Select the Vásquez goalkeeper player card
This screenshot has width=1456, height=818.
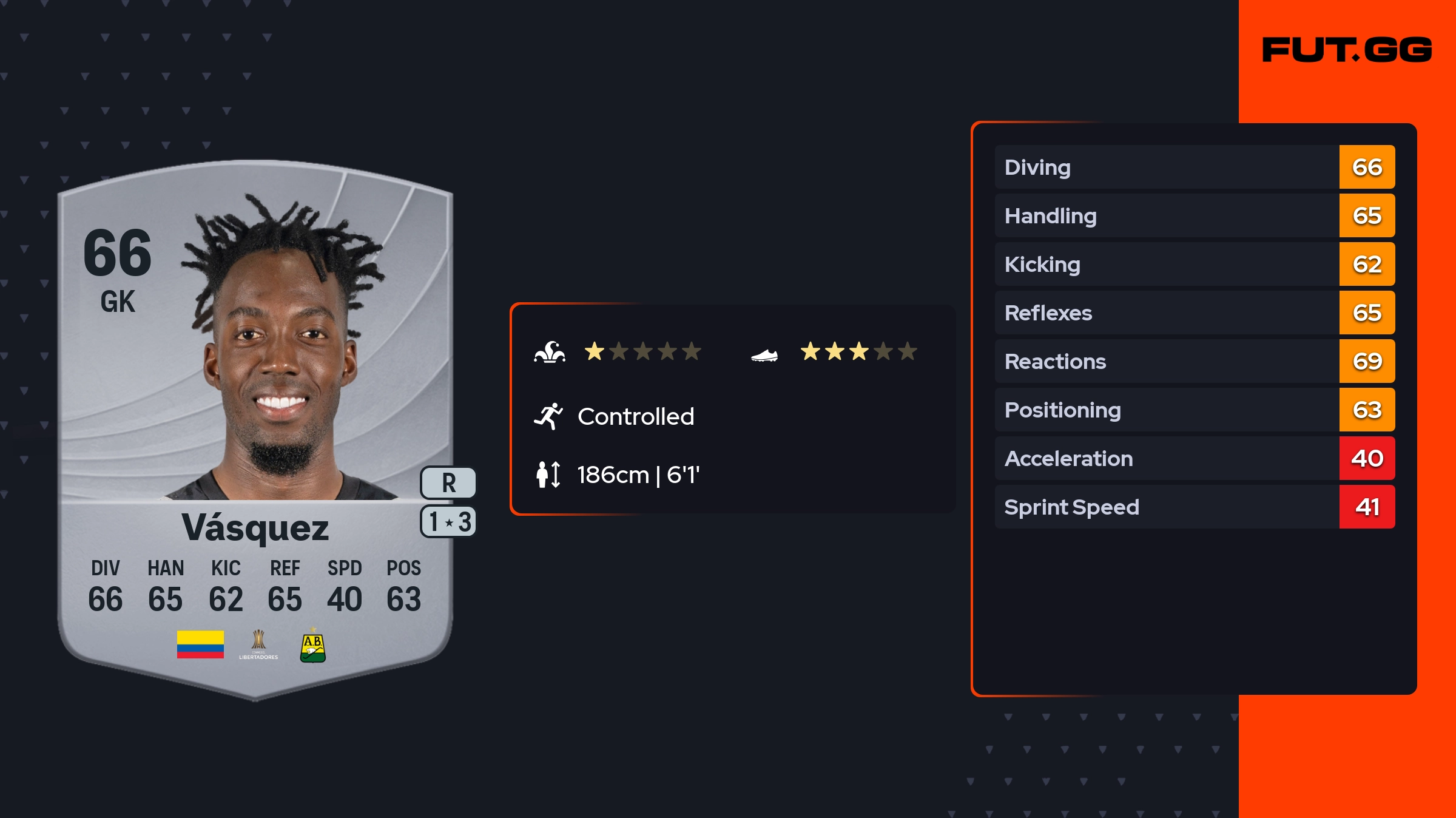point(255,425)
